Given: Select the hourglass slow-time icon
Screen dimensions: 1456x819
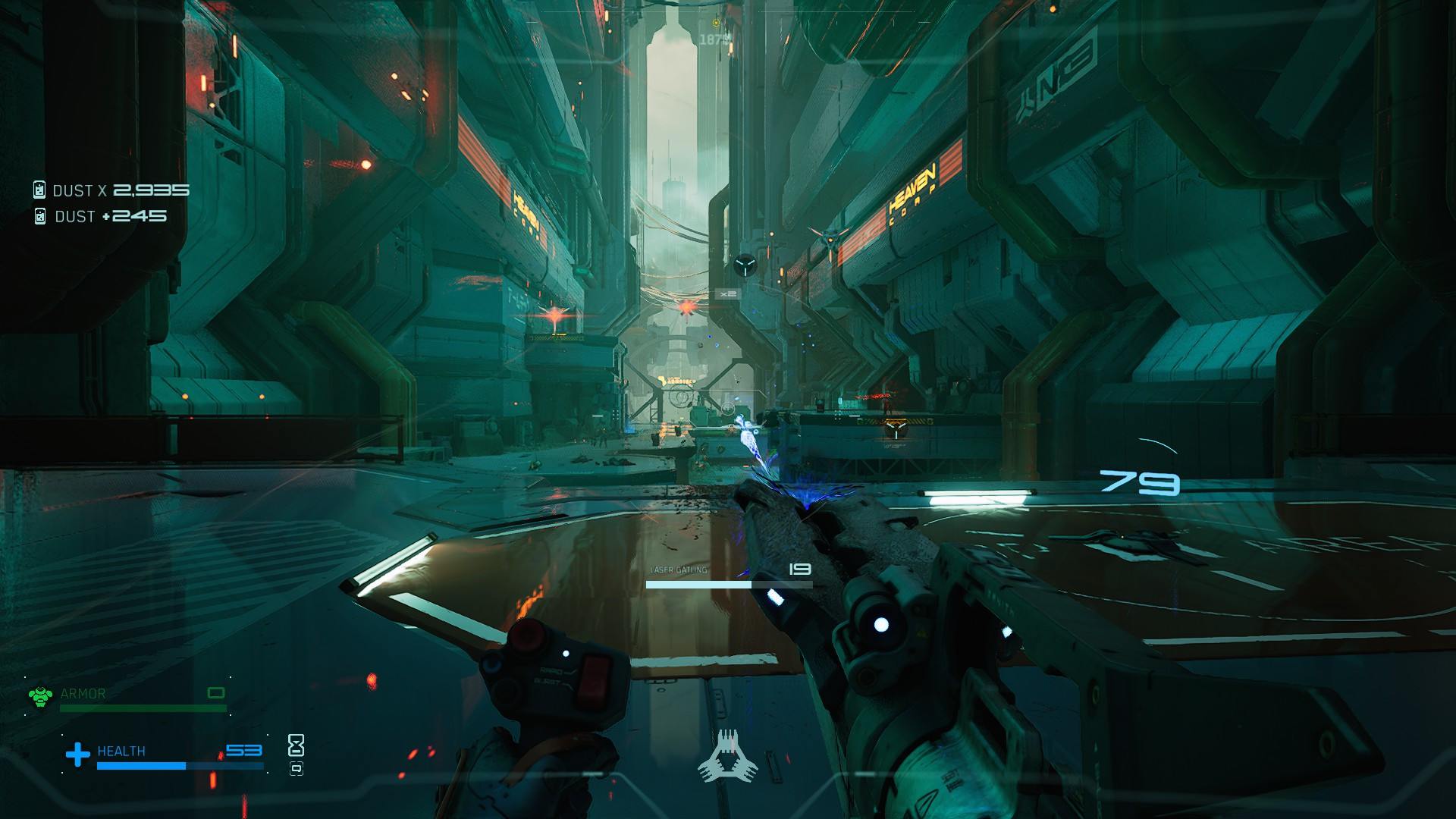Looking at the screenshot, I should coord(296,745).
